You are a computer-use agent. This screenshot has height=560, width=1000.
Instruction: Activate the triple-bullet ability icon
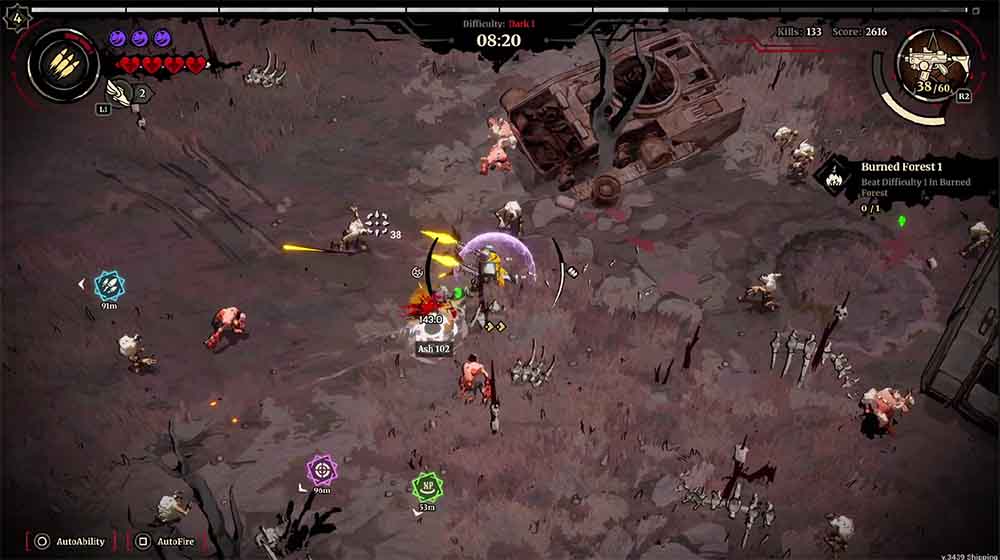pos(63,64)
